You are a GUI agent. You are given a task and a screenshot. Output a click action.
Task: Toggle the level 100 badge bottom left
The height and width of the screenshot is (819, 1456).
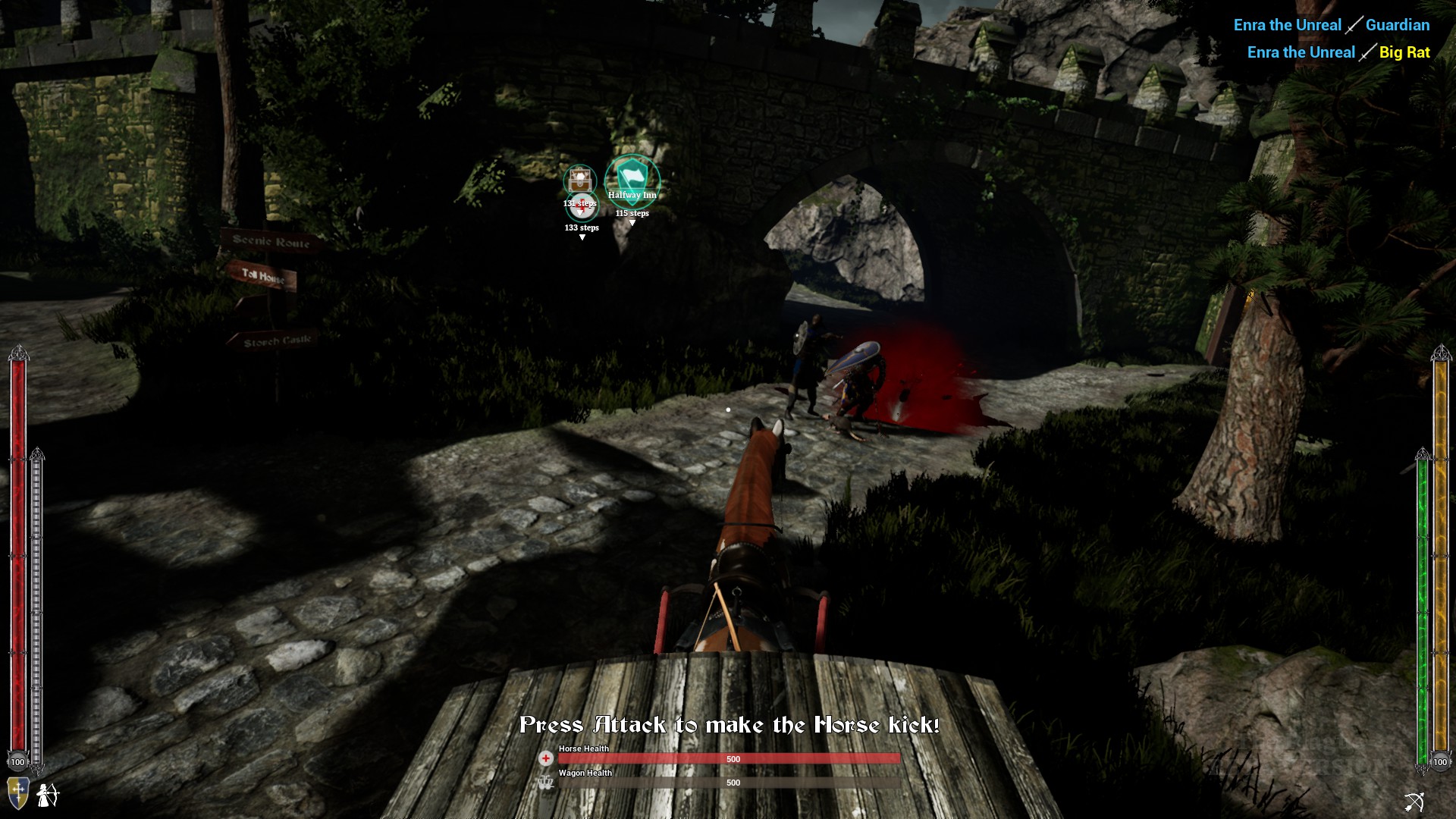[17, 762]
